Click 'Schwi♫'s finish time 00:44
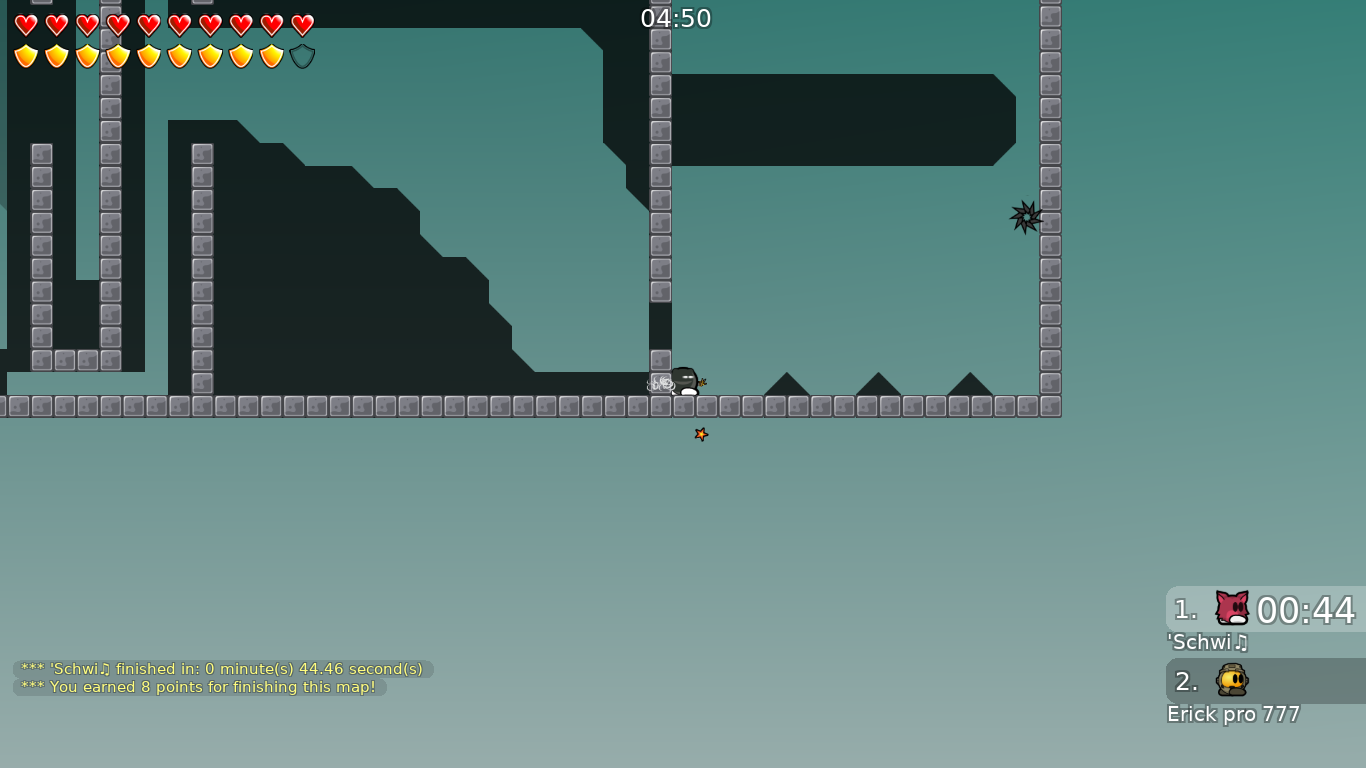Viewport: 1366px width, 768px height. pos(1303,610)
